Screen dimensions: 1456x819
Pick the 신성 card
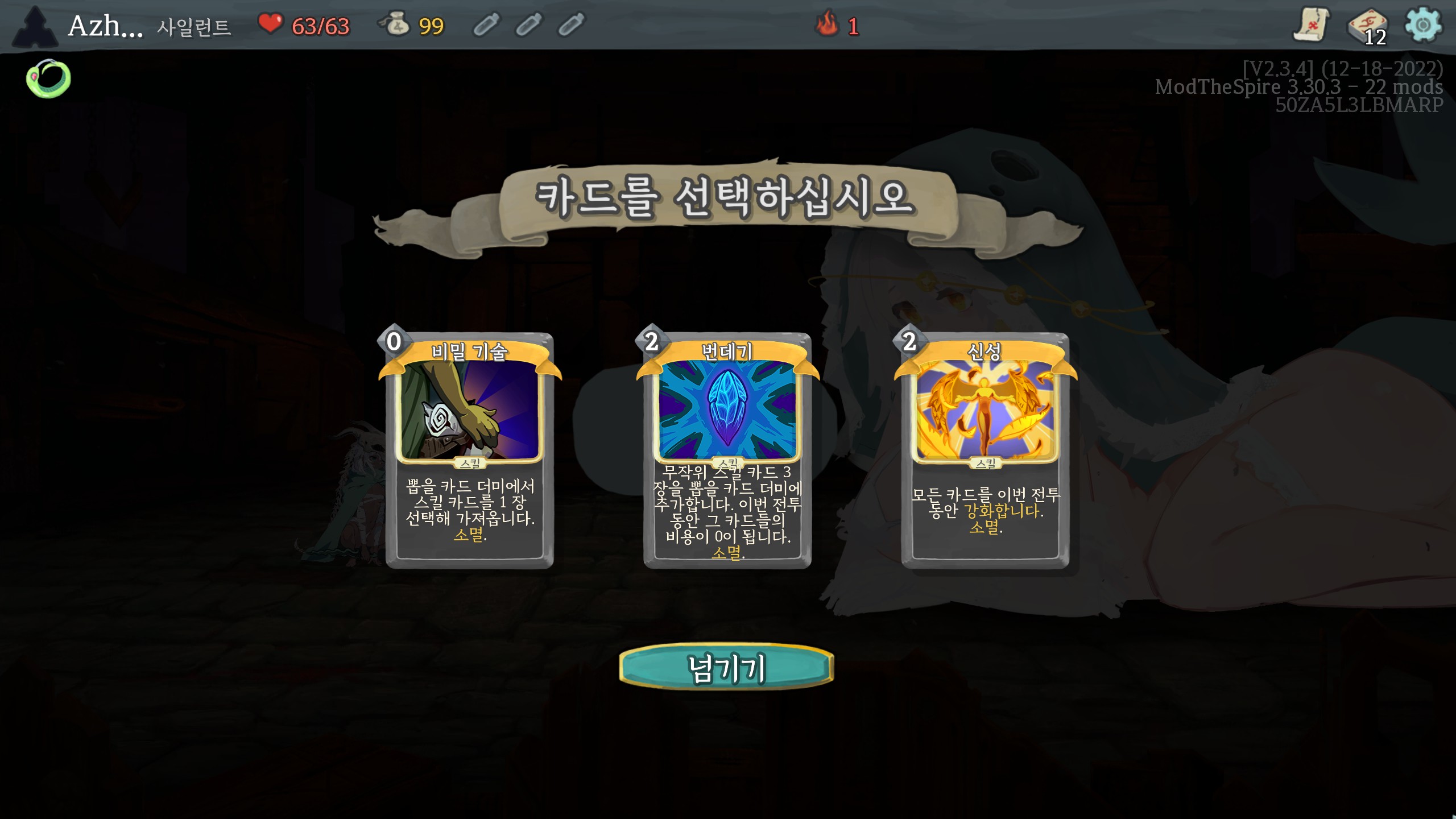click(x=985, y=450)
